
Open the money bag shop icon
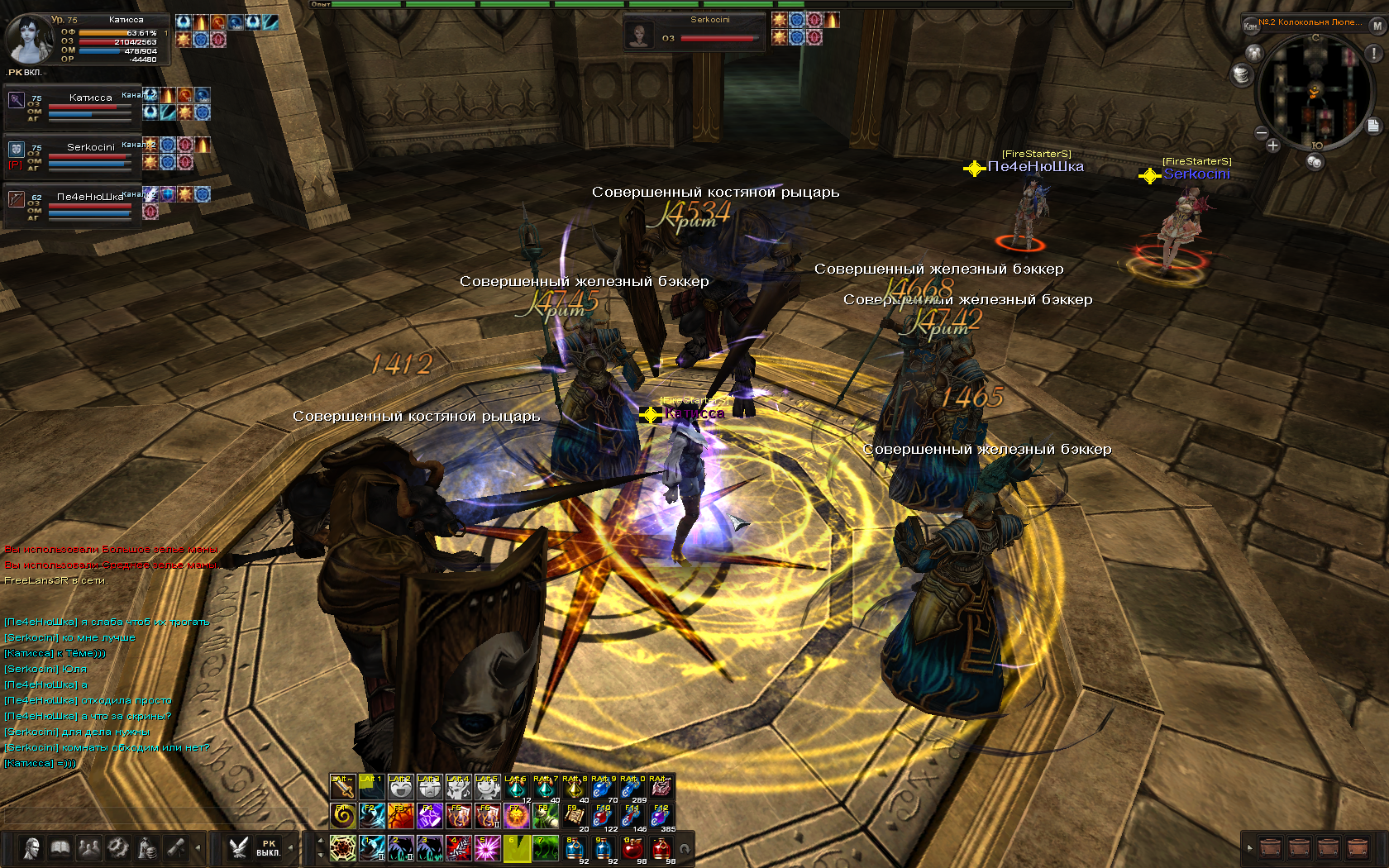tap(147, 848)
